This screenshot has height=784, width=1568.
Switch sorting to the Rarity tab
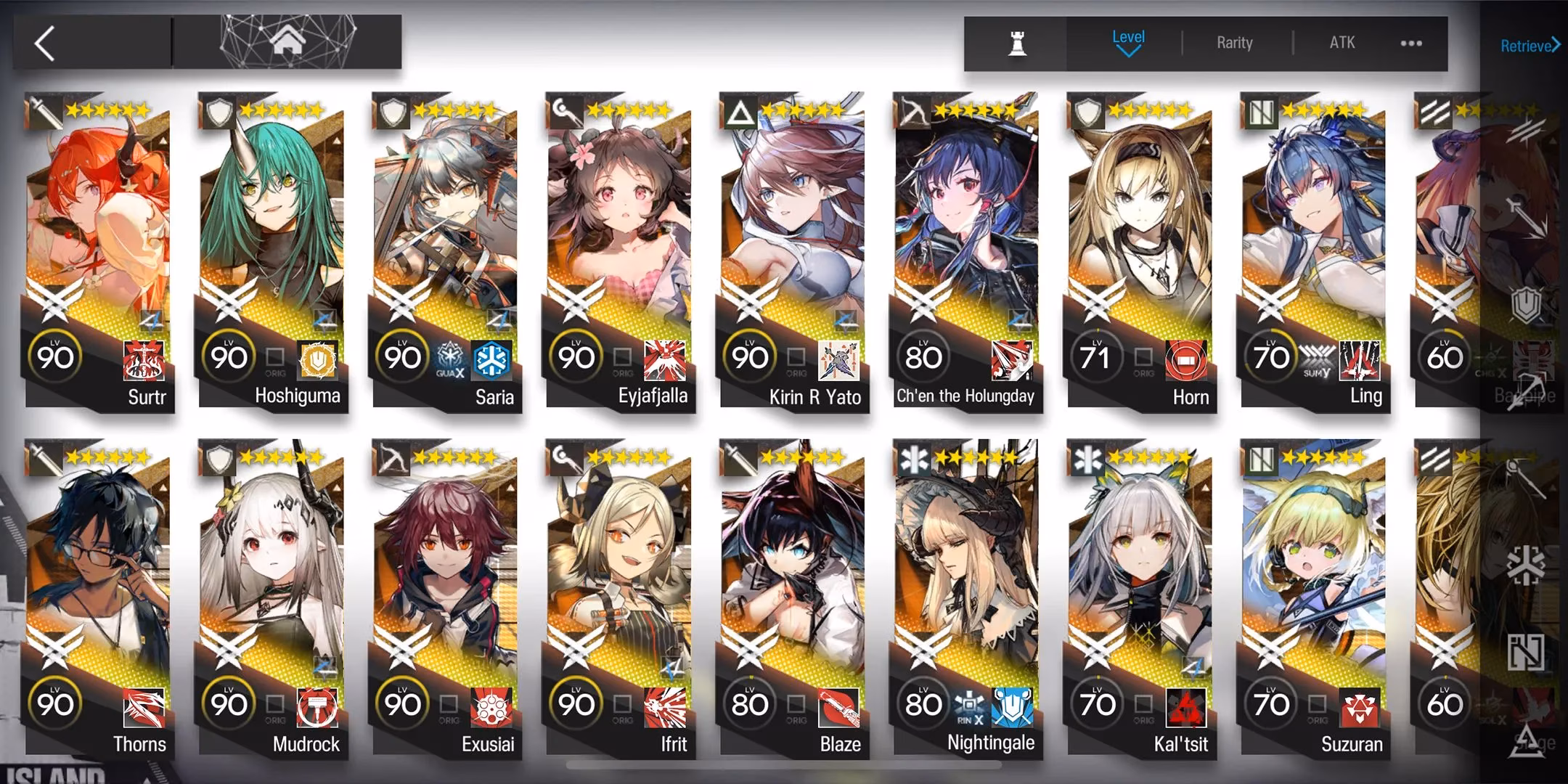[1234, 42]
